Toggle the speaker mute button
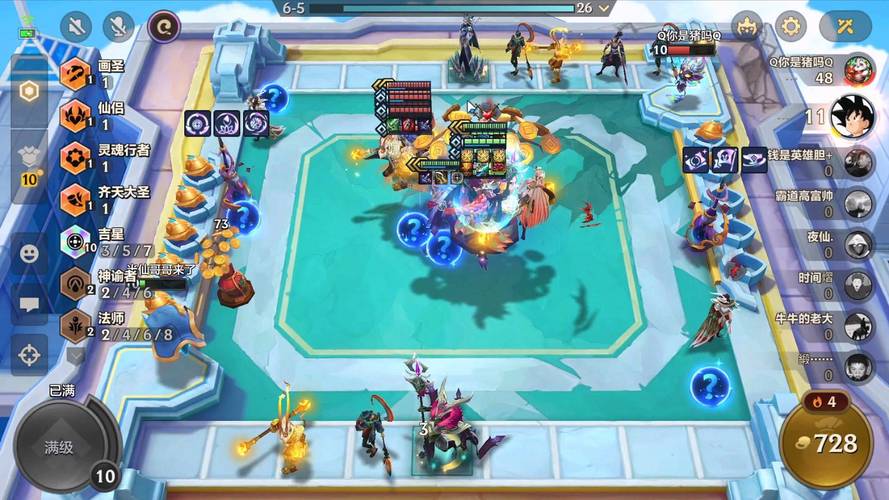 (76, 26)
